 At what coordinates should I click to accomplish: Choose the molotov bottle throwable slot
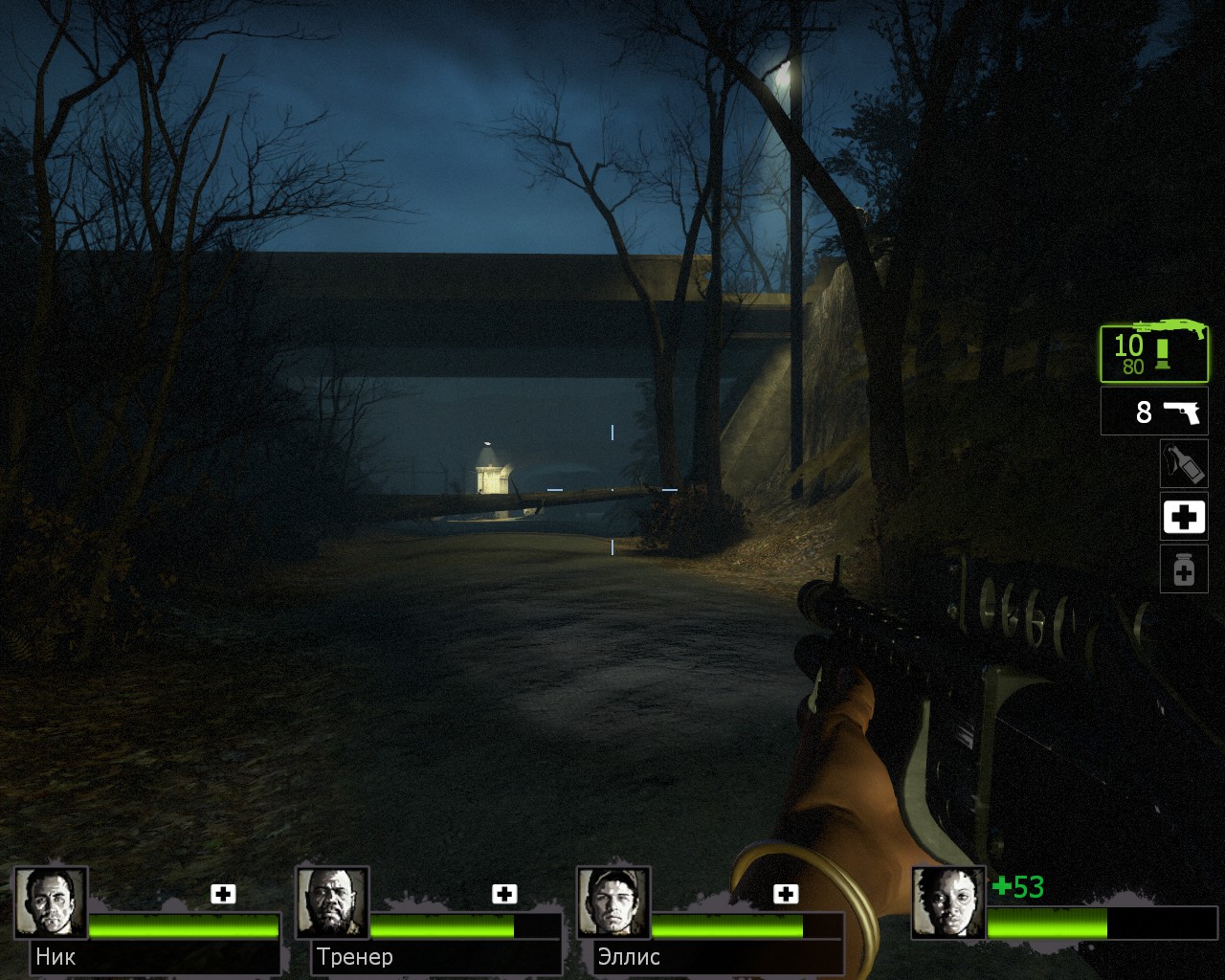click(x=1184, y=464)
